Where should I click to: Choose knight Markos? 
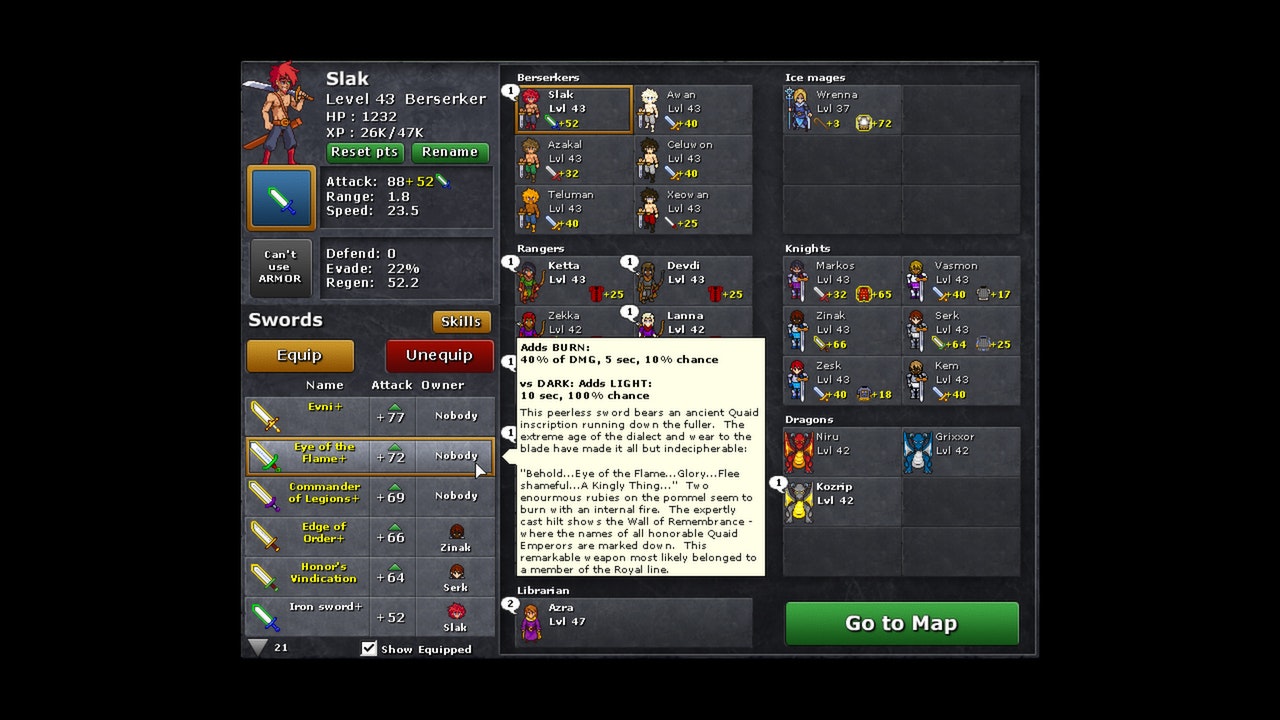tap(842, 280)
